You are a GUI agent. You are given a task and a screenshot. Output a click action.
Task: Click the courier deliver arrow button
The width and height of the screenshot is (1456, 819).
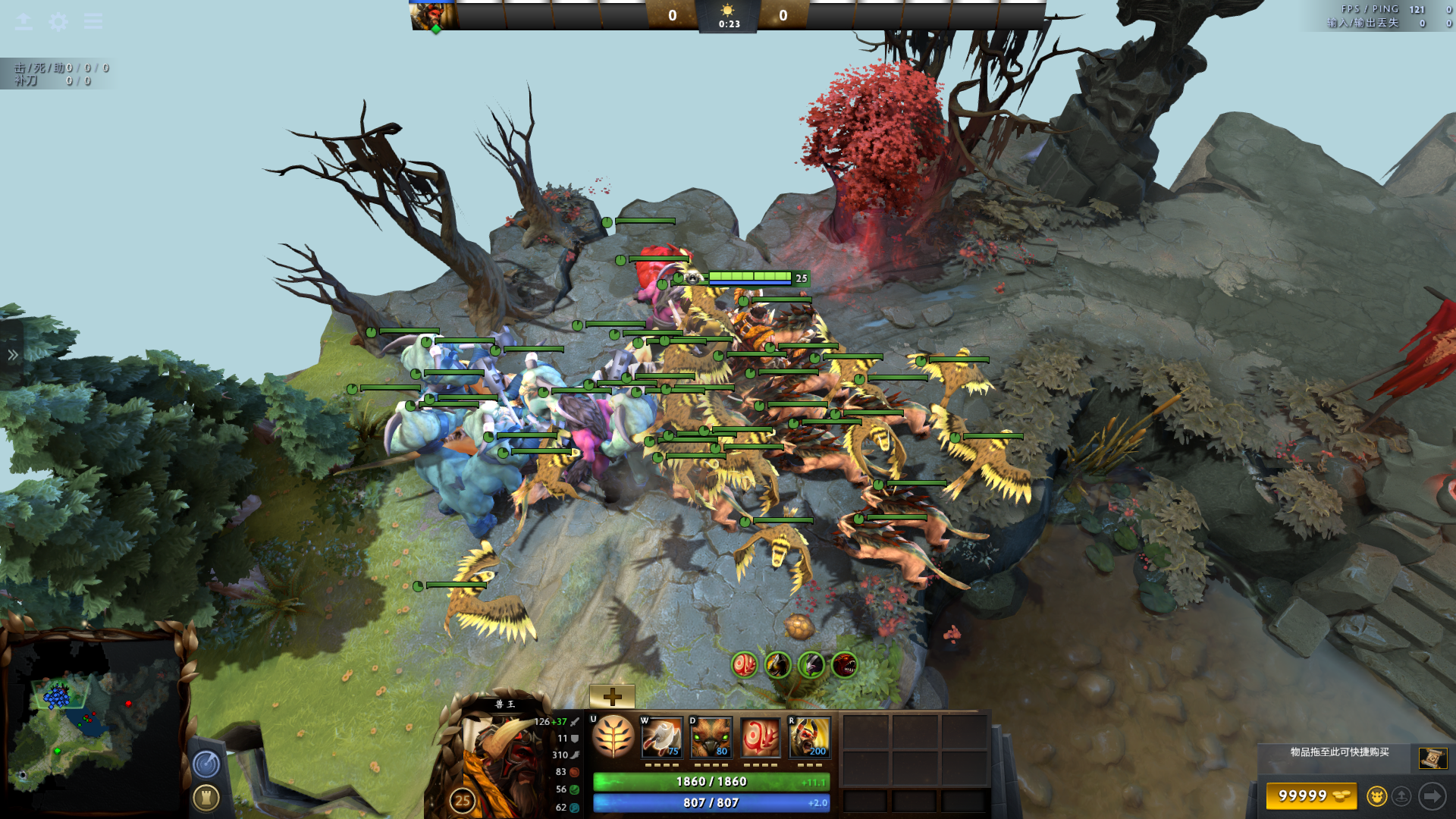[1432, 796]
